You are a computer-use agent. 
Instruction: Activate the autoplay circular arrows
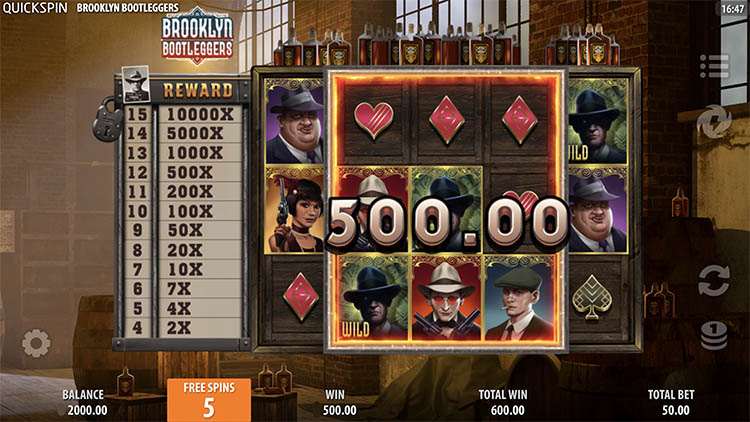pyautogui.click(x=713, y=279)
